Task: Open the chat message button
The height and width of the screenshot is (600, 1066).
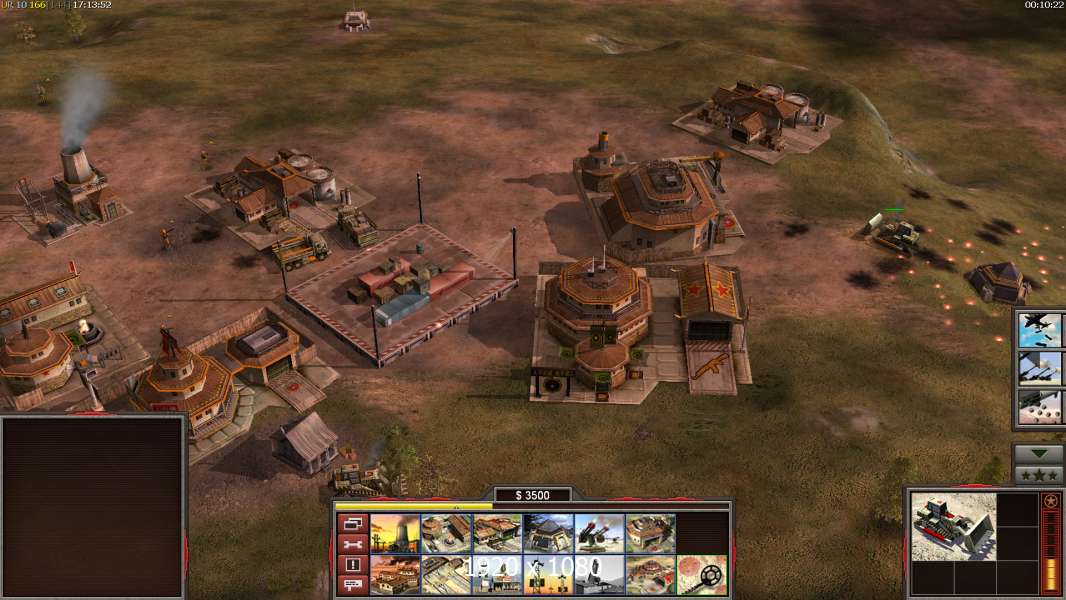Action: click(x=352, y=585)
